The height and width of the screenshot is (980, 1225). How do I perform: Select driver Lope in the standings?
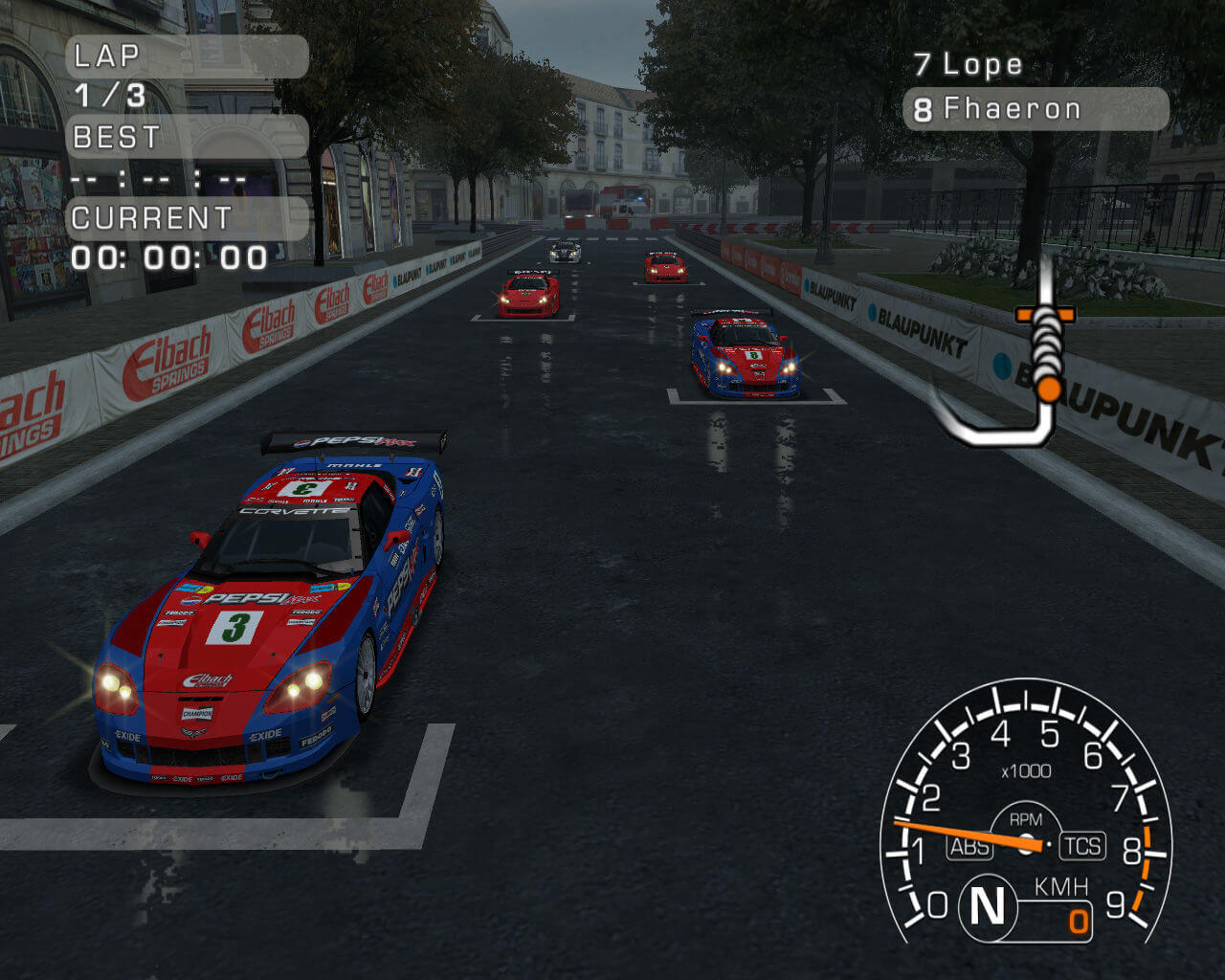tap(969, 65)
